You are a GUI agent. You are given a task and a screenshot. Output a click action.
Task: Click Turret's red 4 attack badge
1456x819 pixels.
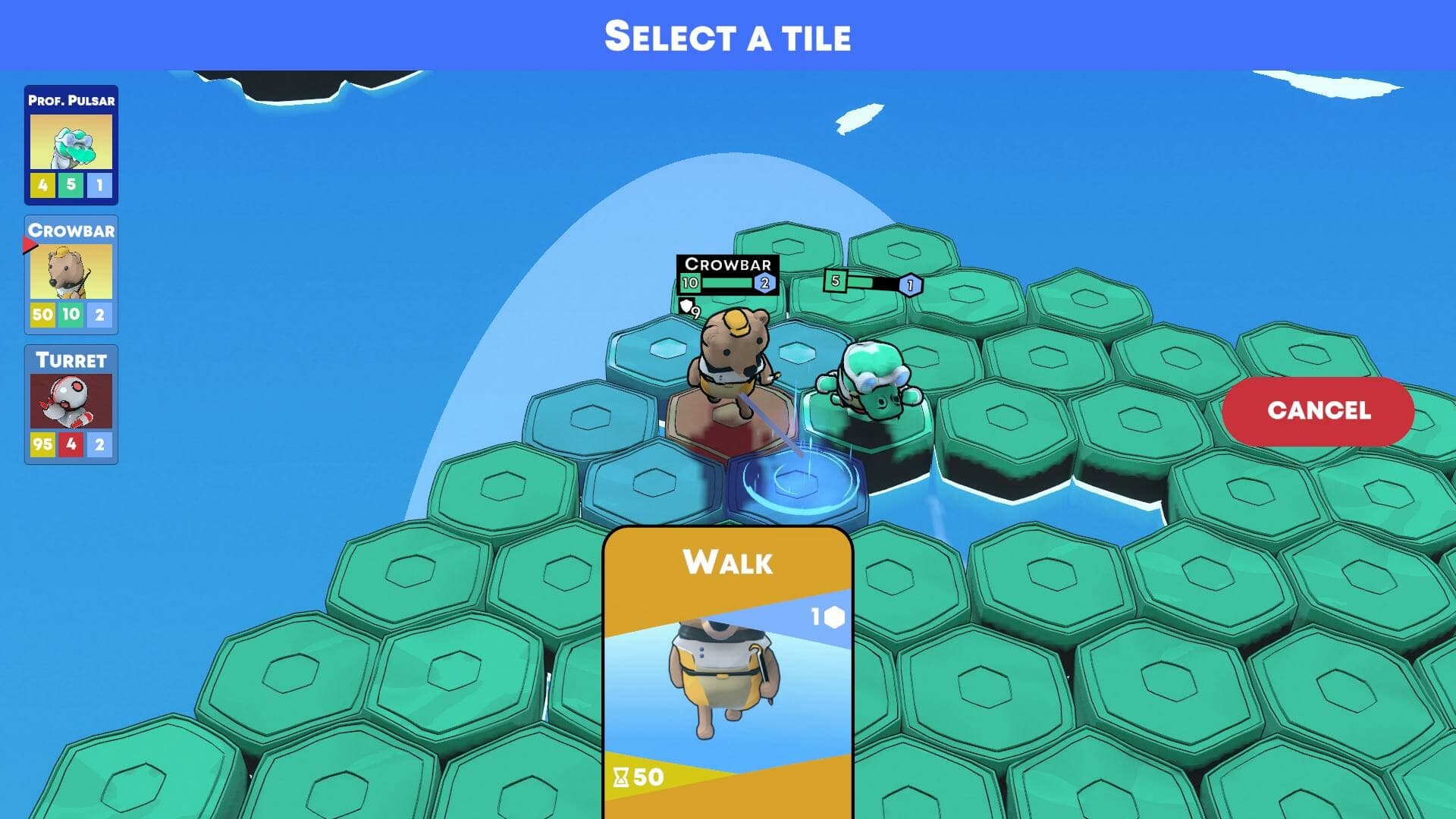(72, 443)
